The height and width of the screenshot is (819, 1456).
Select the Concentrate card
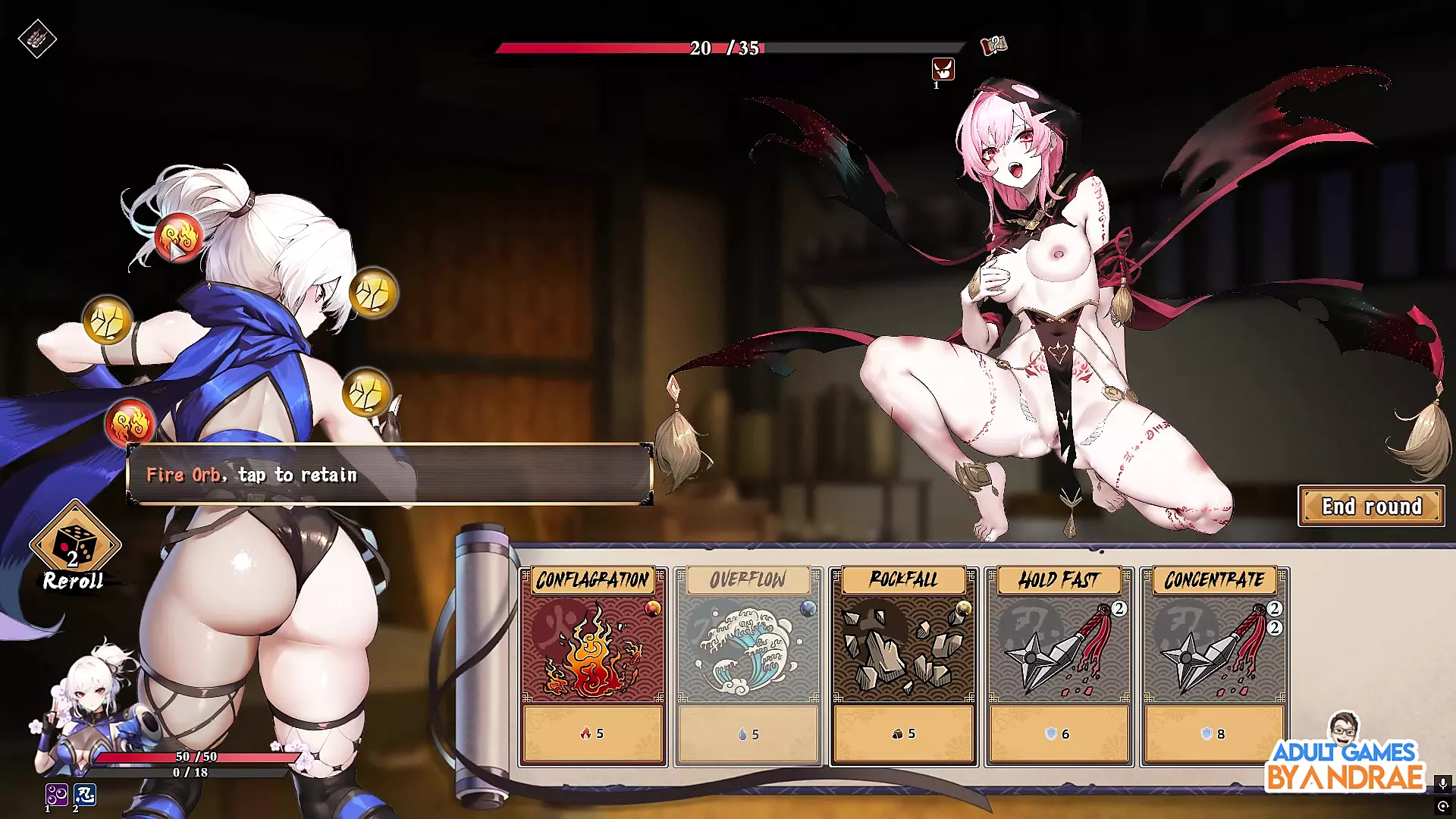click(x=1214, y=666)
